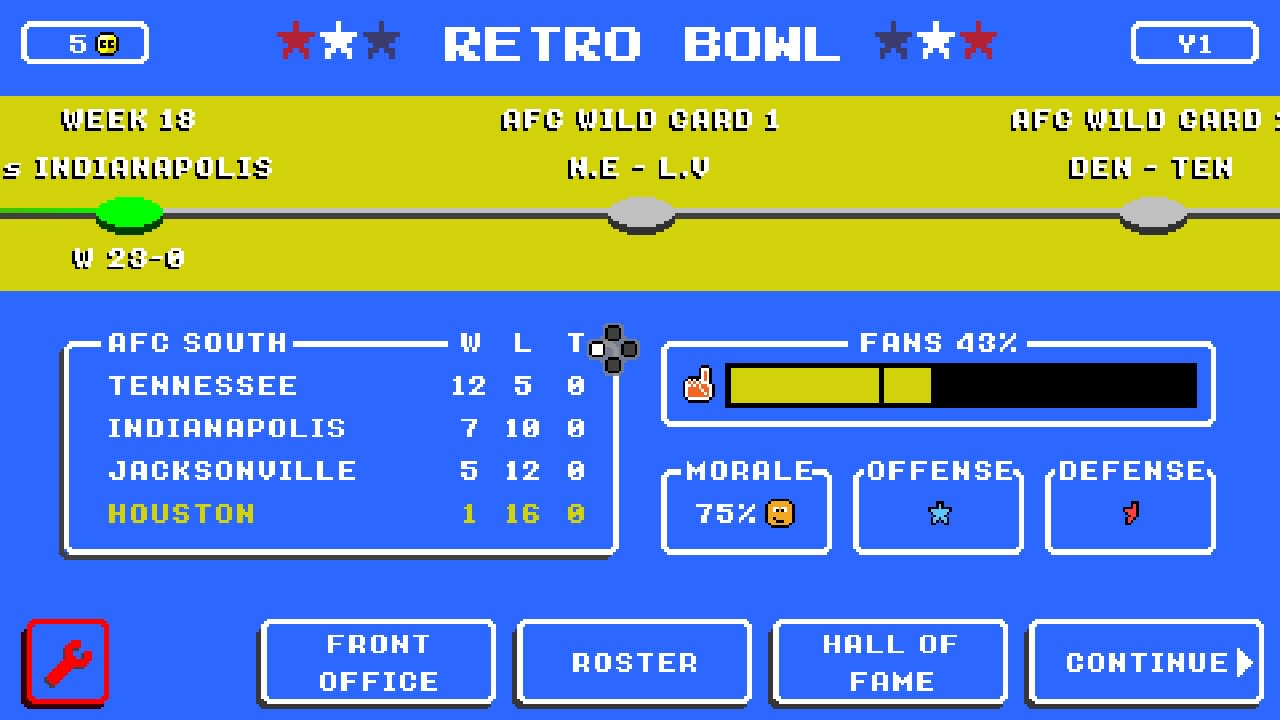Select the DEN - TEN wild card node
The height and width of the screenshot is (720, 1280).
coord(1152,213)
